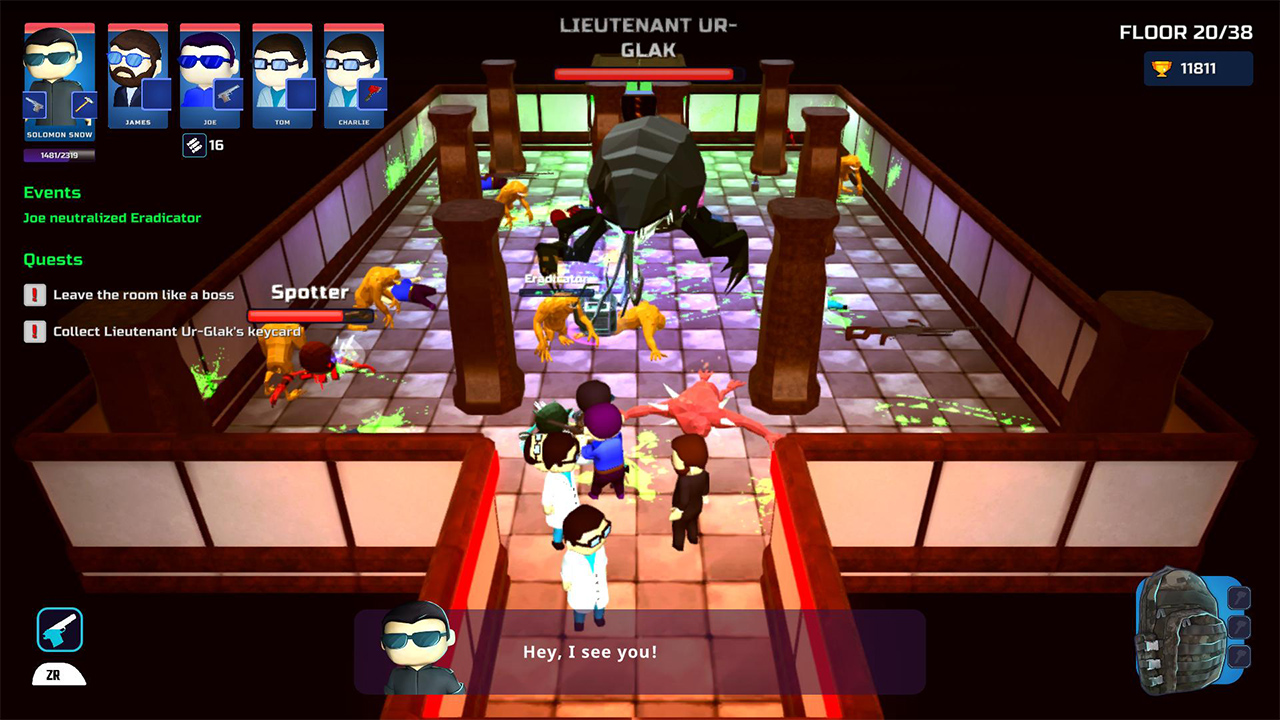Click the trophy icon beside 11811
Viewport: 1280px width, 720px height.
point(1162,68)
